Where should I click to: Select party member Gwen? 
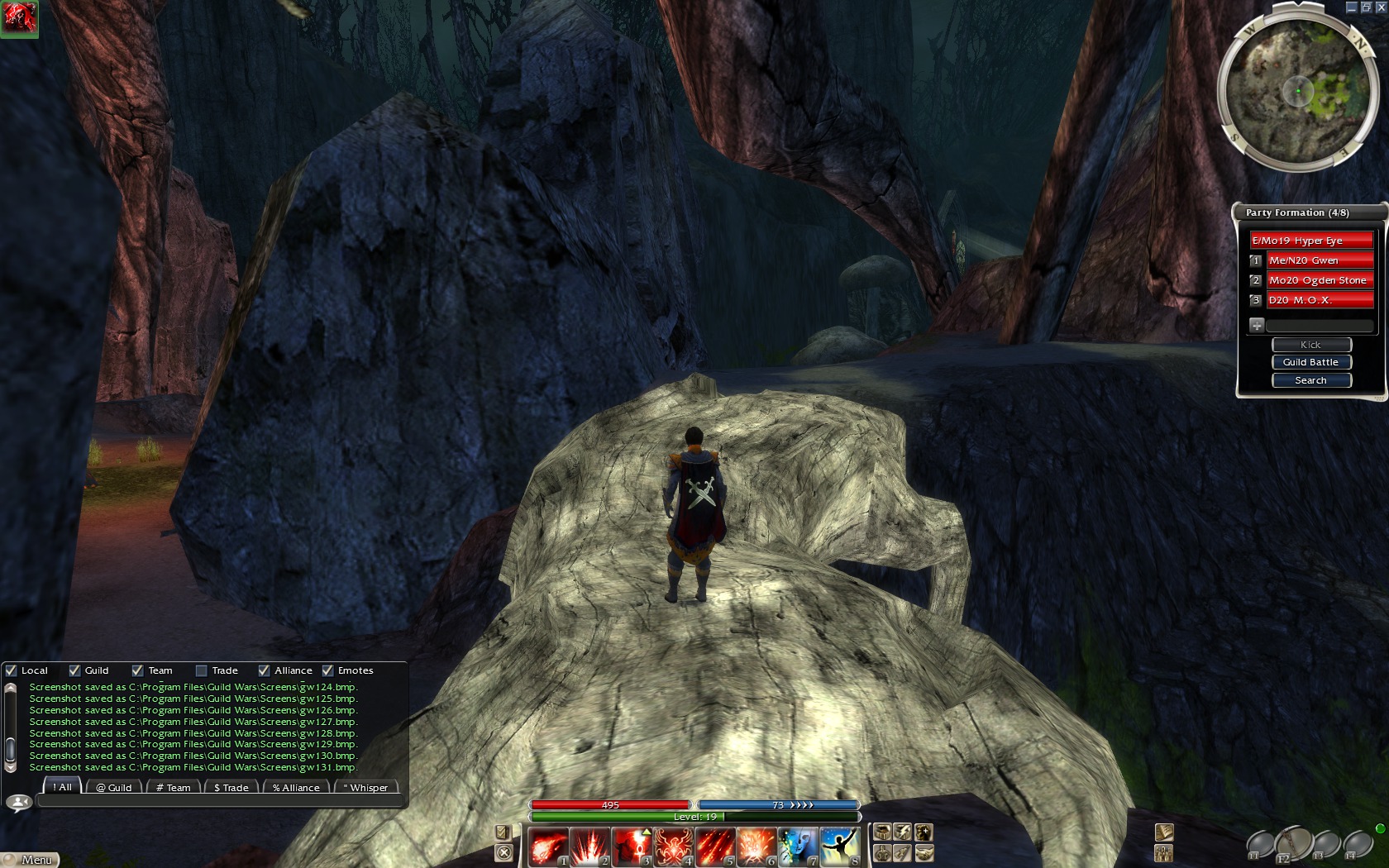(1319, 260)
